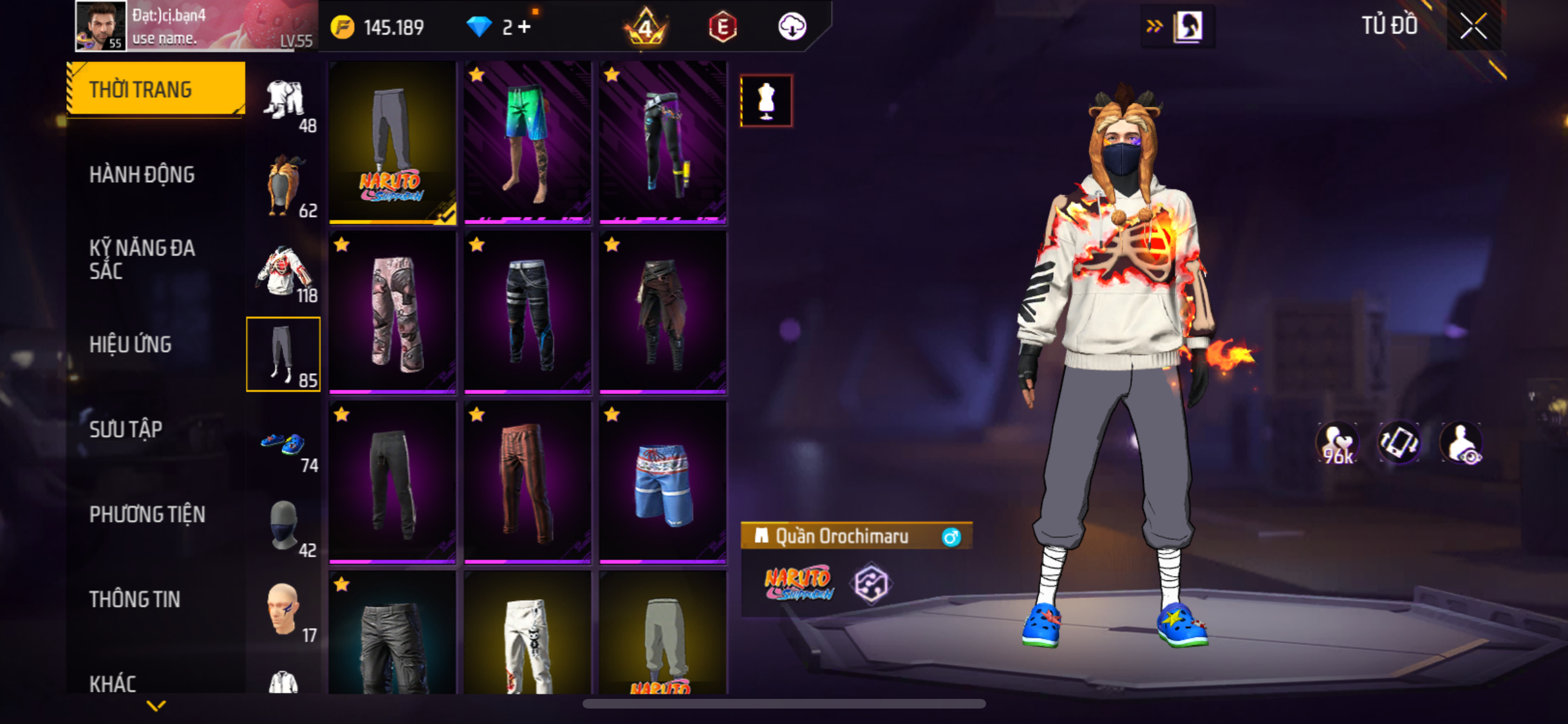Show the Thông Tin tab
This screenshot has width=1568, height=724.
pos(135,599)
